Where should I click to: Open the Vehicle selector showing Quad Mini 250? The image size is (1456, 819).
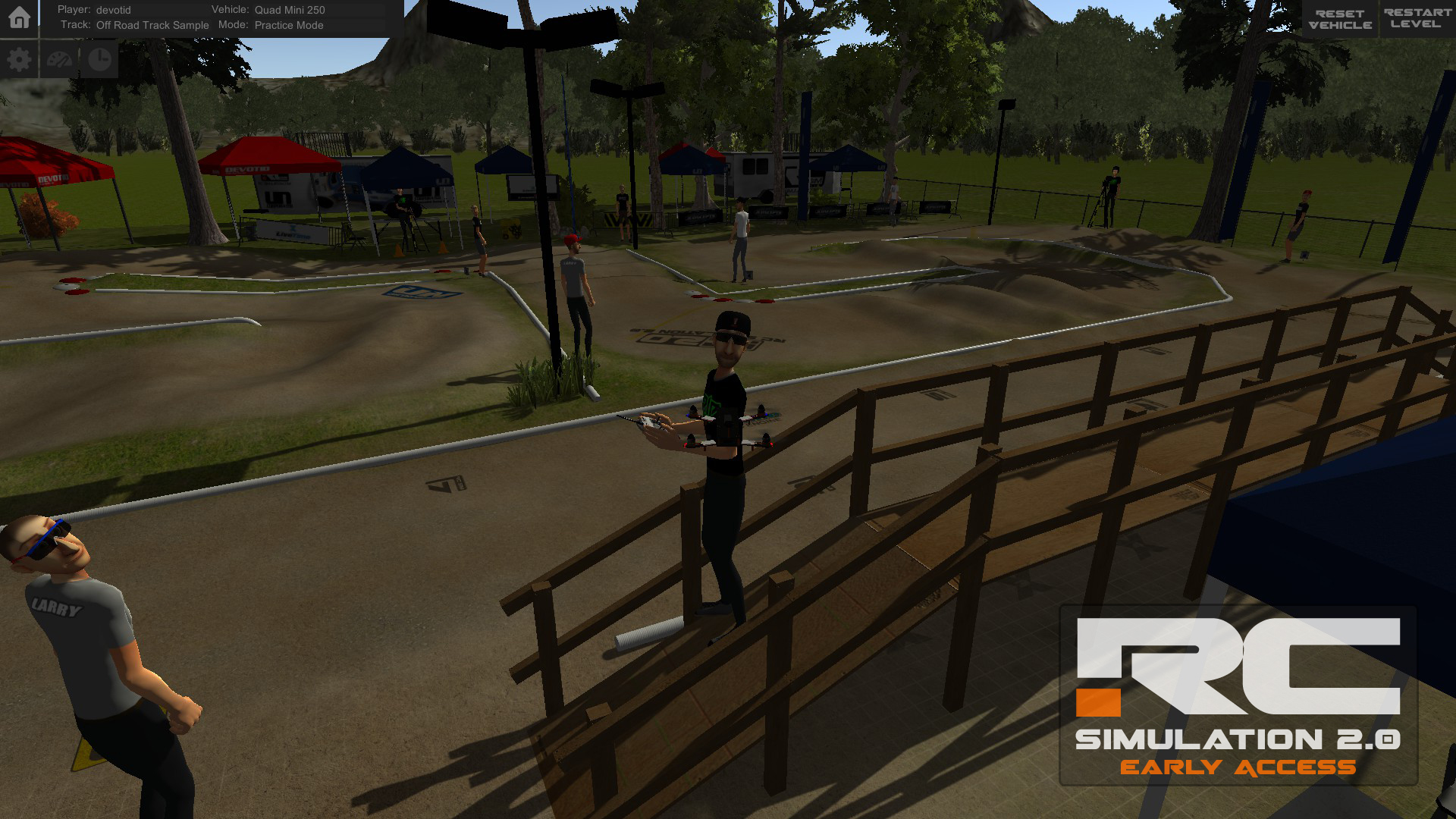coord(290,10)
